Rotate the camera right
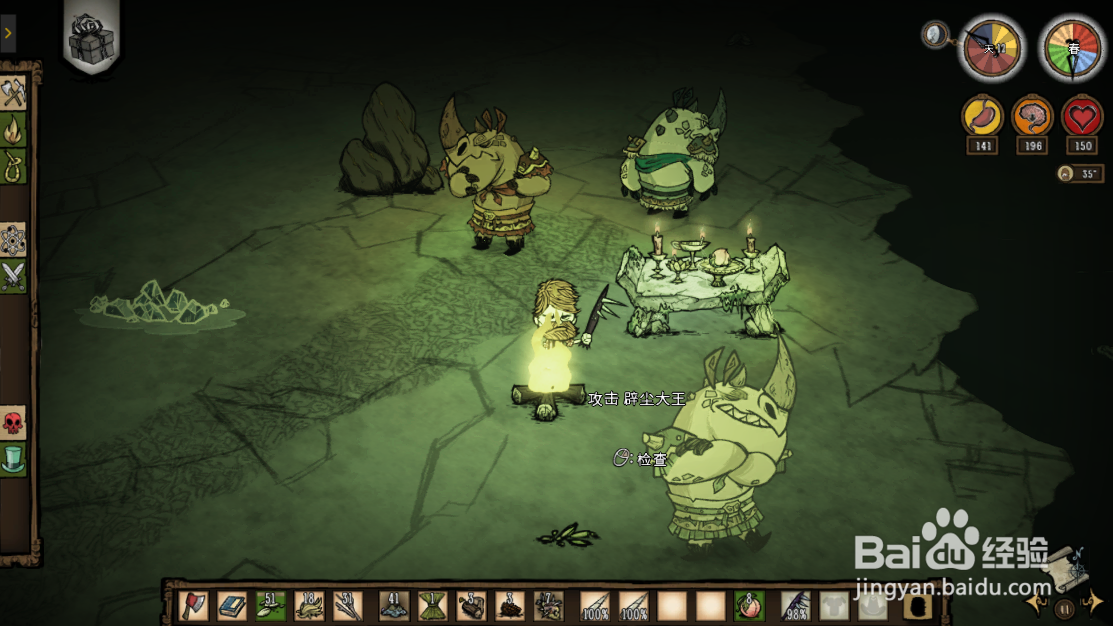 click(x=1096, y=603)
